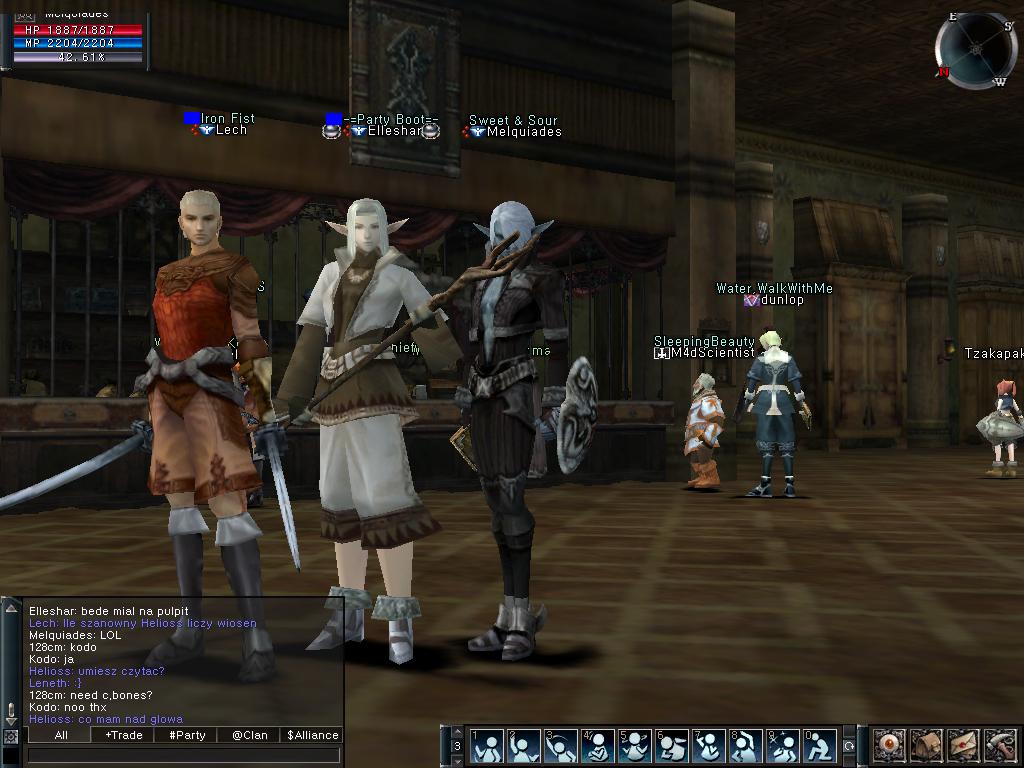
Task: Switch to the $Alliance chat channel
Action: coord(312,735)
